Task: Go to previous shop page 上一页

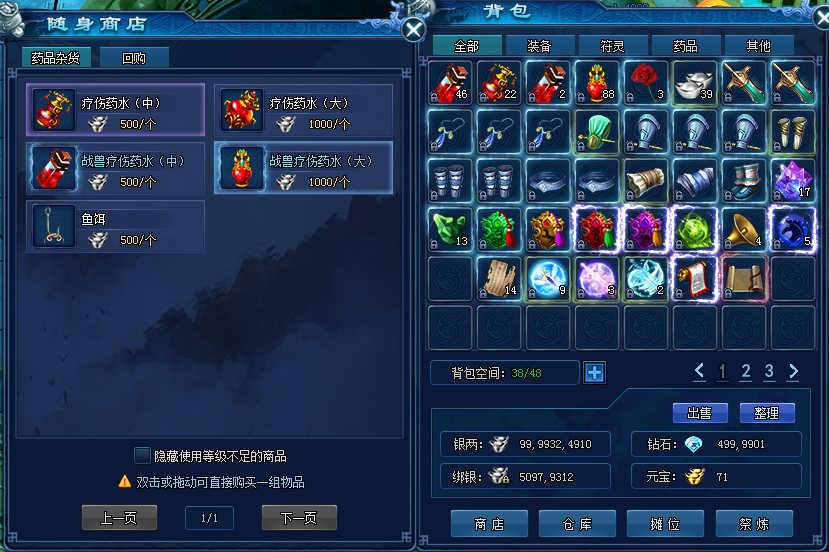Action: (x=119, y=518)
